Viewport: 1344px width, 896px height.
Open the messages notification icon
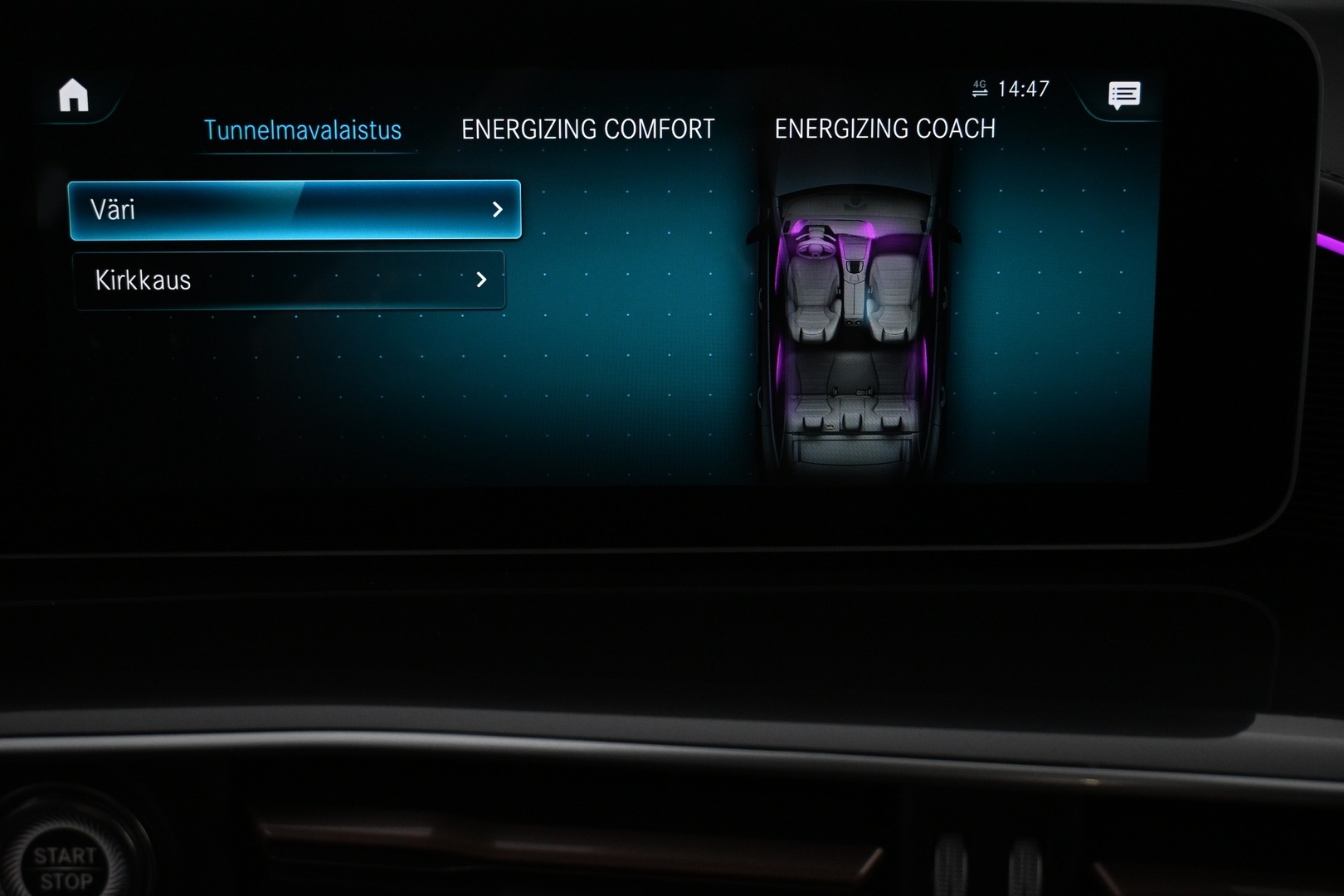pyautogui.click(x=1124, y=95)
